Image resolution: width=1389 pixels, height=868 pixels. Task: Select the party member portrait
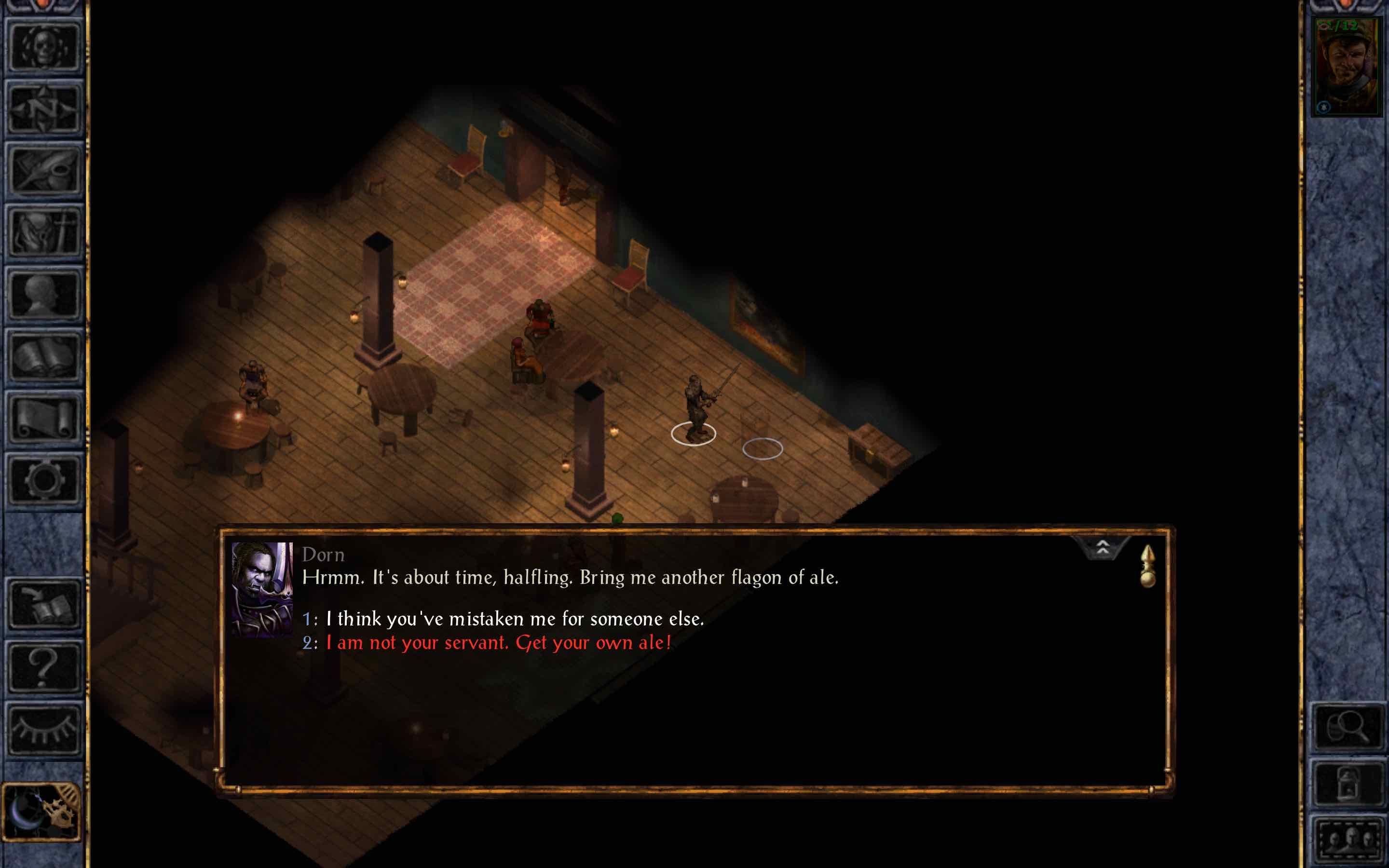click(1346, 67)
